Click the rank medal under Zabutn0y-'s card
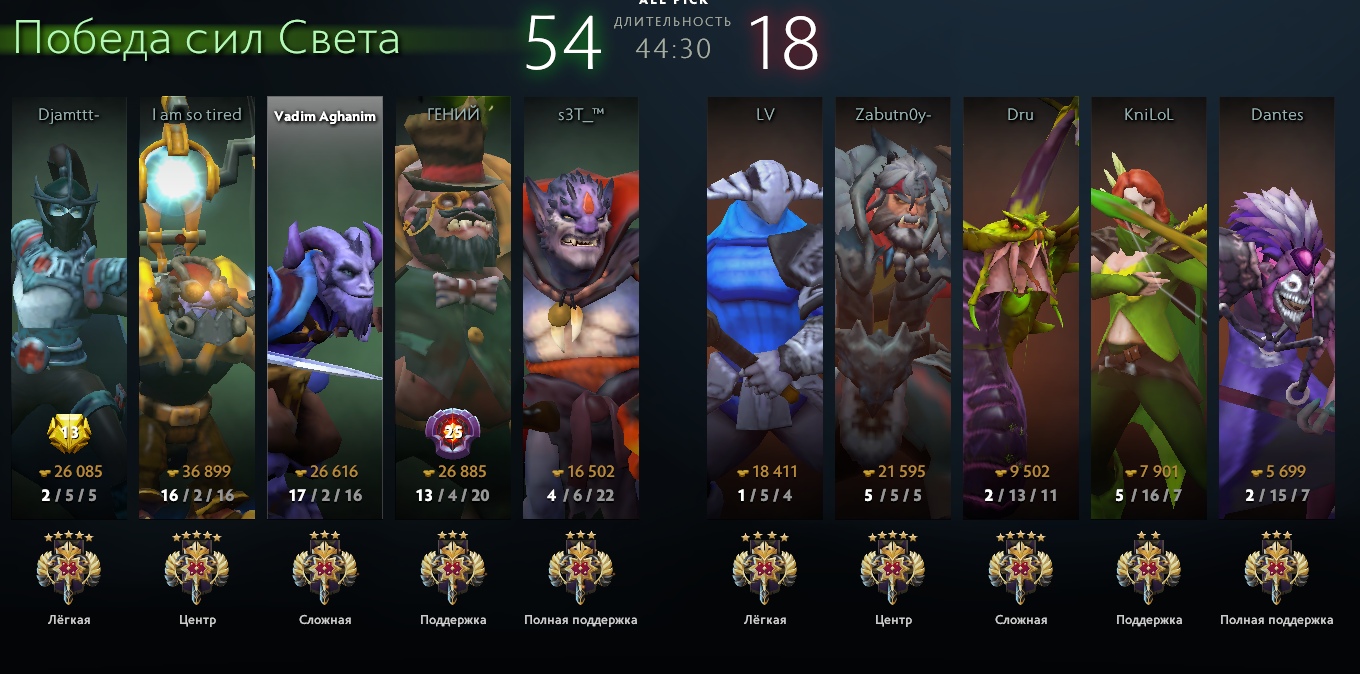This screenshot has height=674, width=1360. point(893,568)
